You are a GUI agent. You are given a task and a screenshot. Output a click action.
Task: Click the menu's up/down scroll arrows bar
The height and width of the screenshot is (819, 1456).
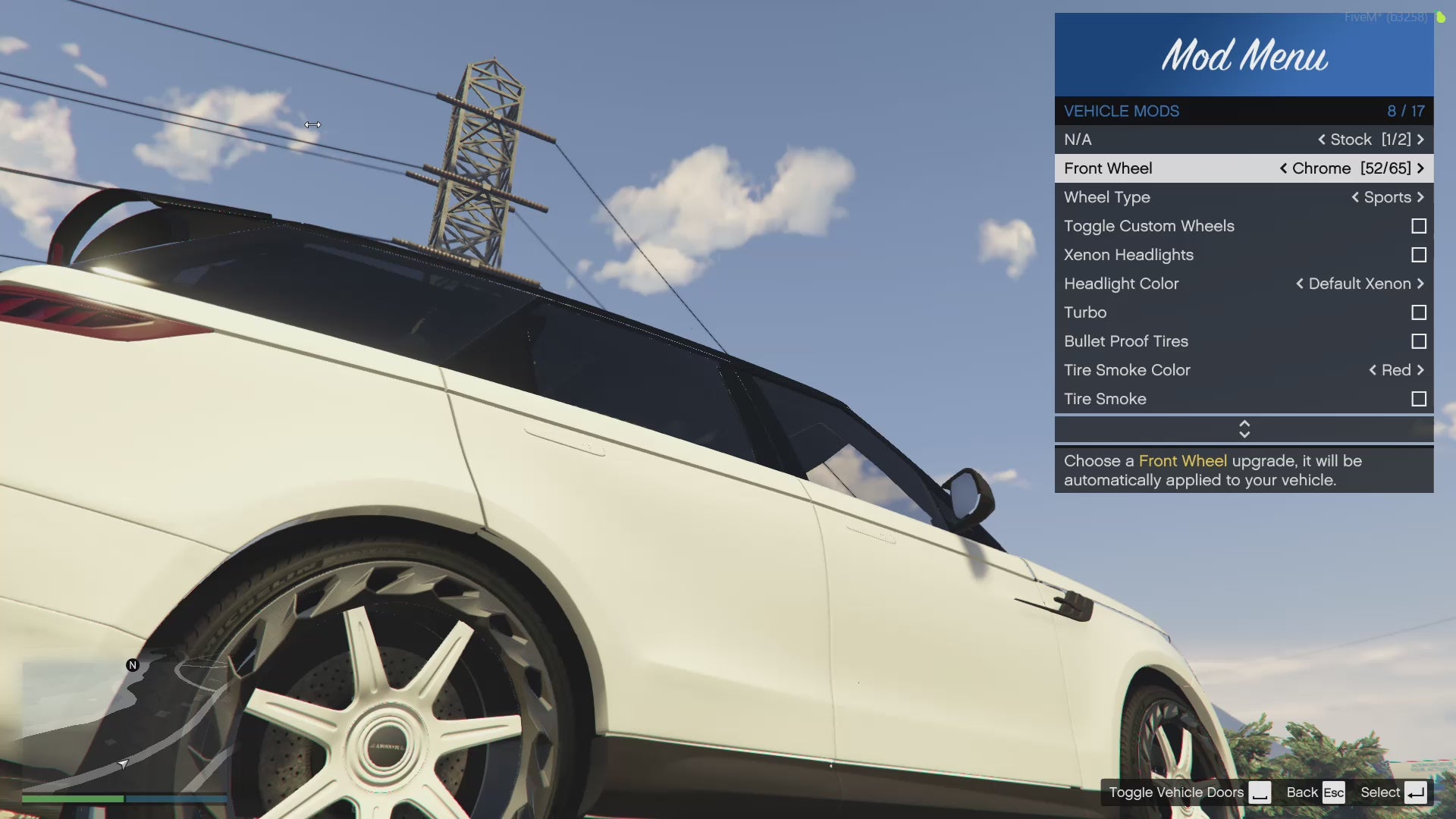(1244, 429)
